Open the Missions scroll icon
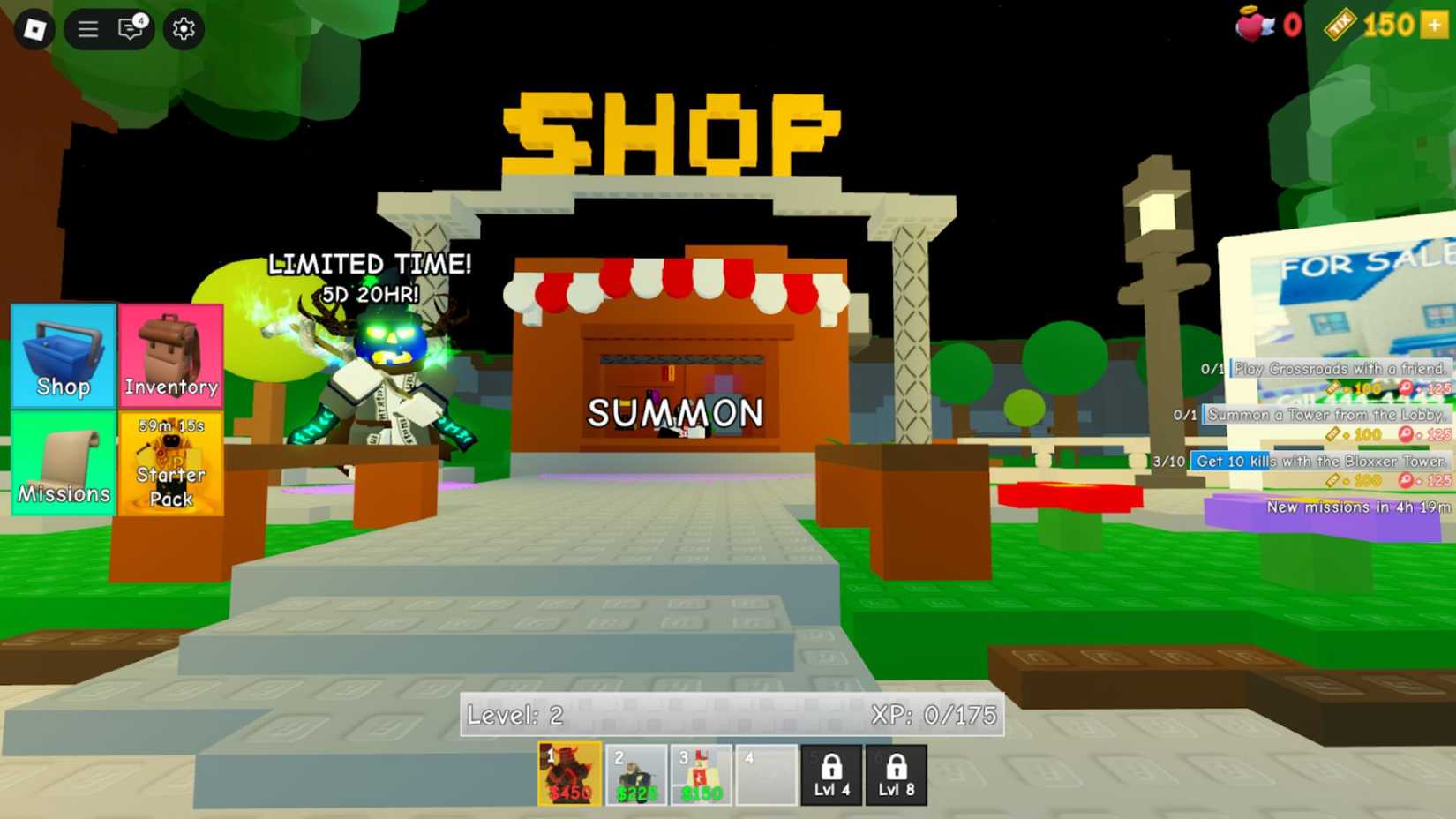This screenshot has width=1456, height=819. click(x=62, y=463)
